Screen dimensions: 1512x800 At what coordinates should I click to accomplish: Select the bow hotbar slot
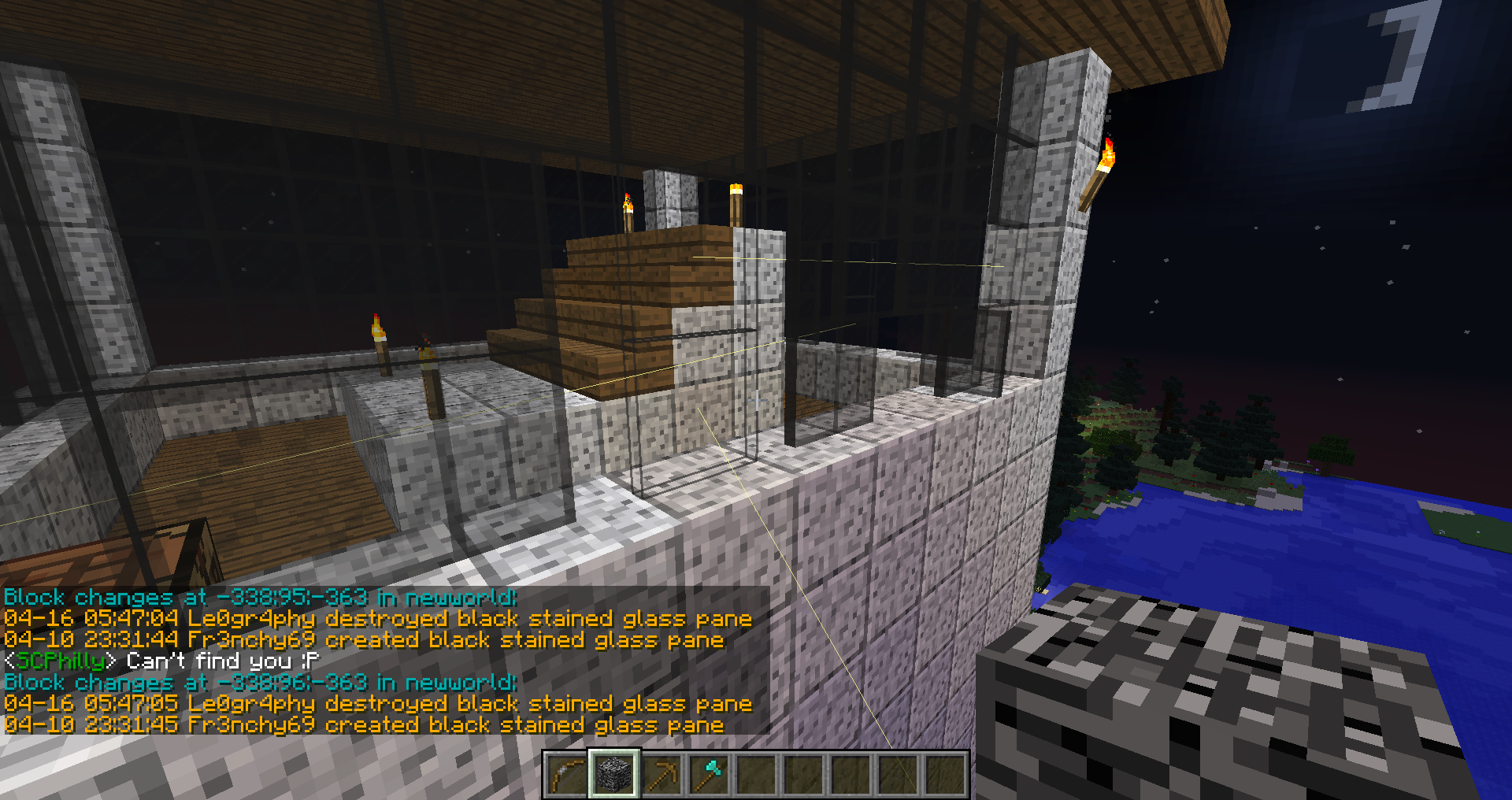click(x=567, y=775)
